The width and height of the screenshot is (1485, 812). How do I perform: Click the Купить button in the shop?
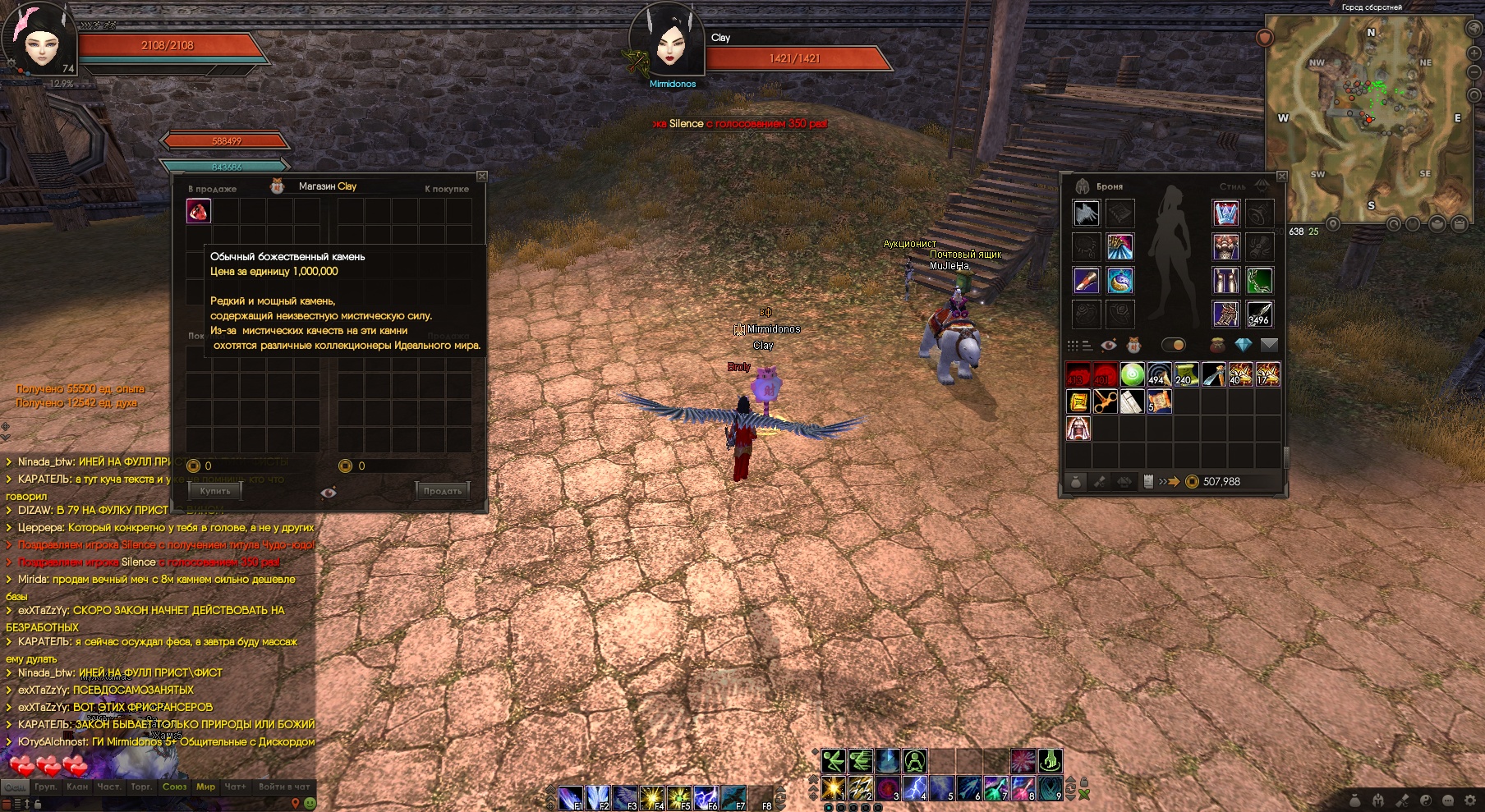point(215,491)
